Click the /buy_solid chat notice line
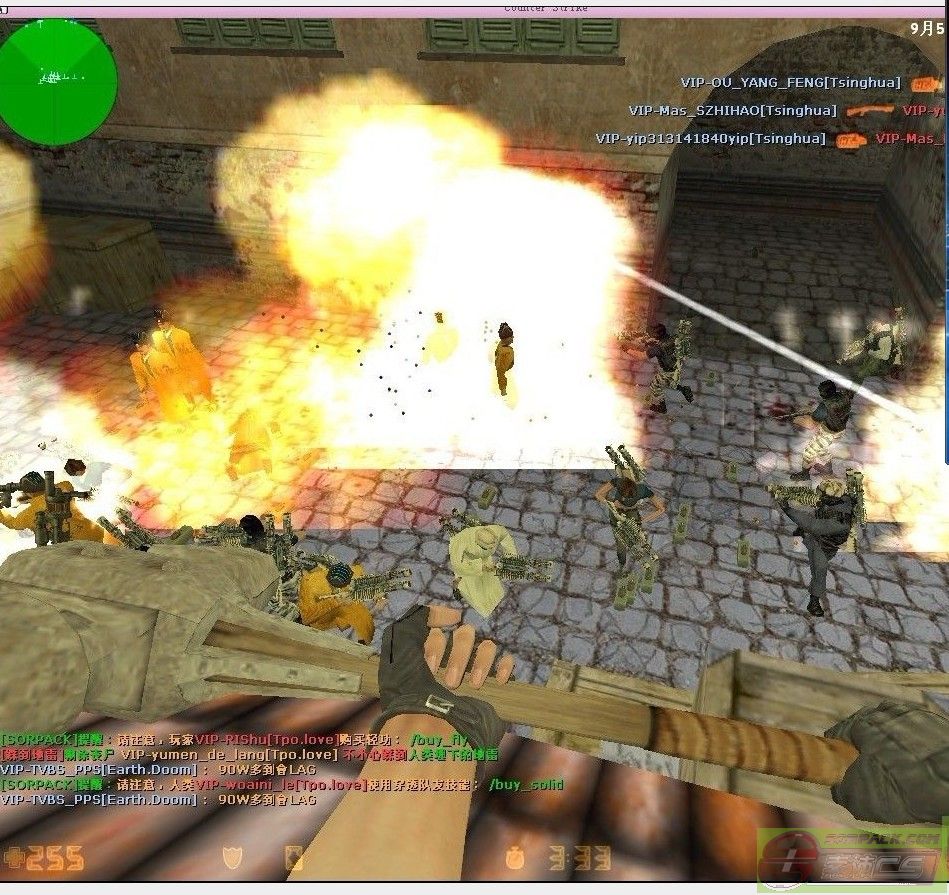Viewport: 949px width, 895px height. pyautogui.click(x=282, y=785)
